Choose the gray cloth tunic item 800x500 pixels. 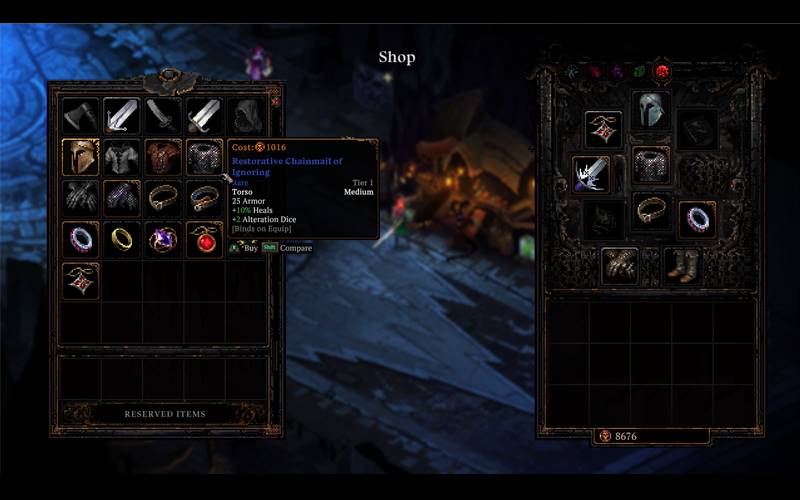click(121, 157)
